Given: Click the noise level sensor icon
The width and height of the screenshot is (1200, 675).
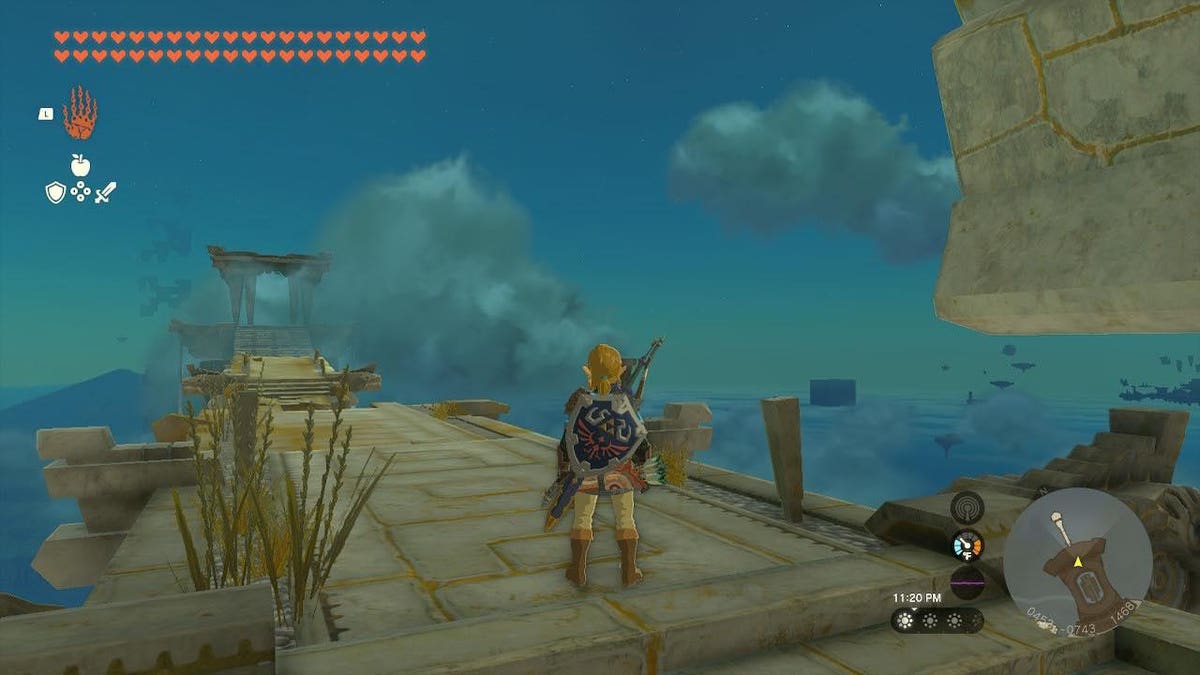Looking at the screenshot, I should (x=967, y=507).
